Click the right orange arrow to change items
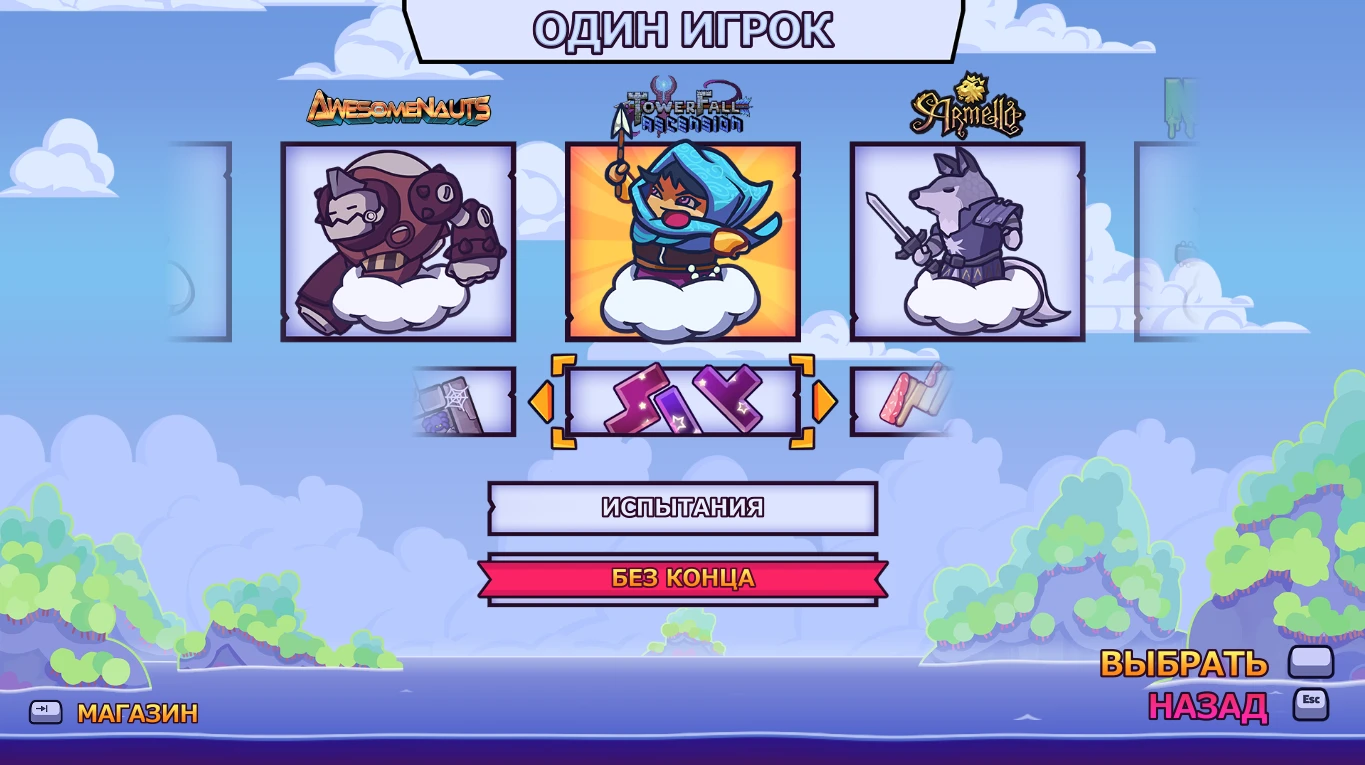Image resolution: width=1365 pixels, height=765 pixels. pos(823,402)
